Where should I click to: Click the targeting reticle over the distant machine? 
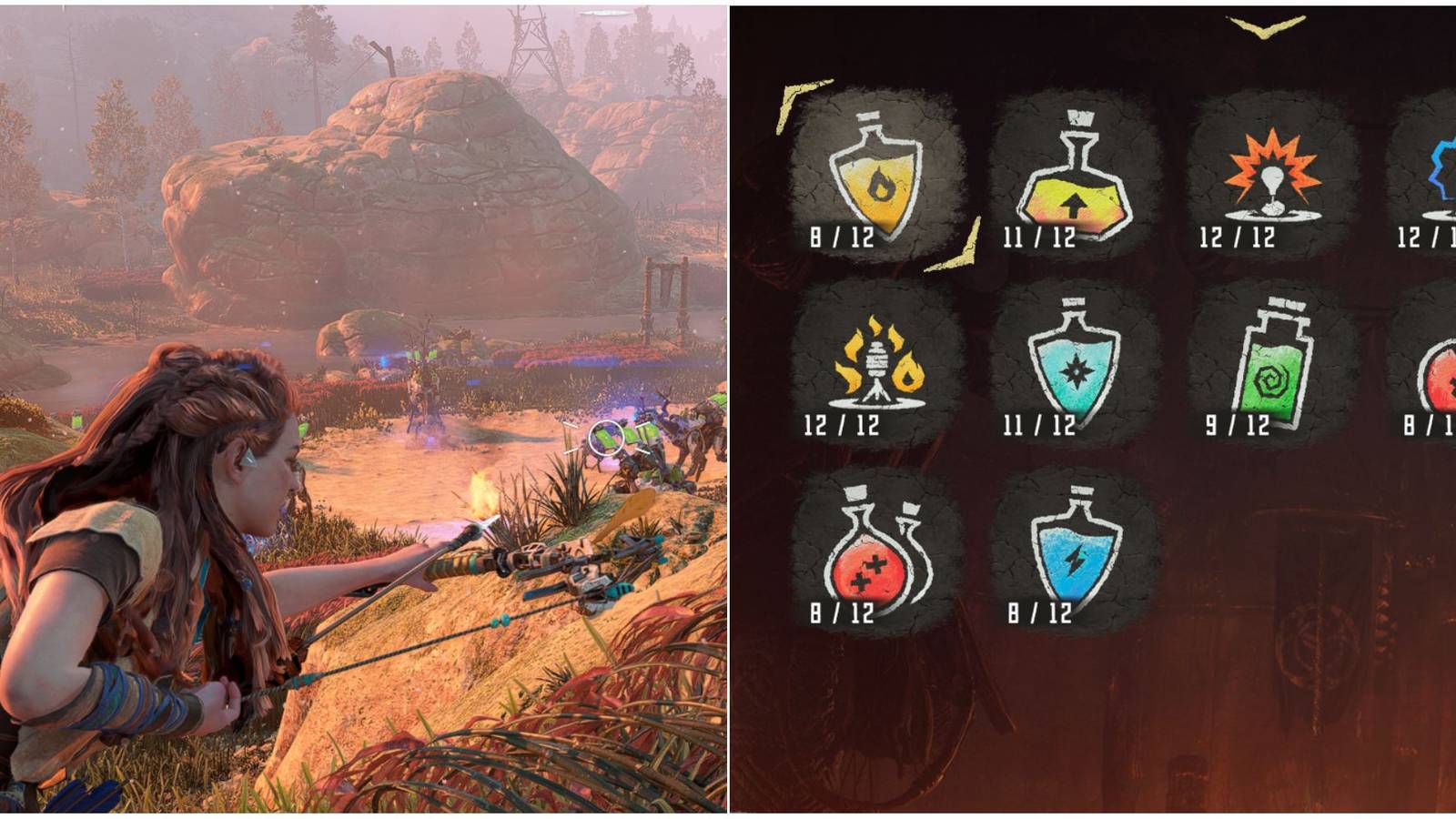(604, 437)
